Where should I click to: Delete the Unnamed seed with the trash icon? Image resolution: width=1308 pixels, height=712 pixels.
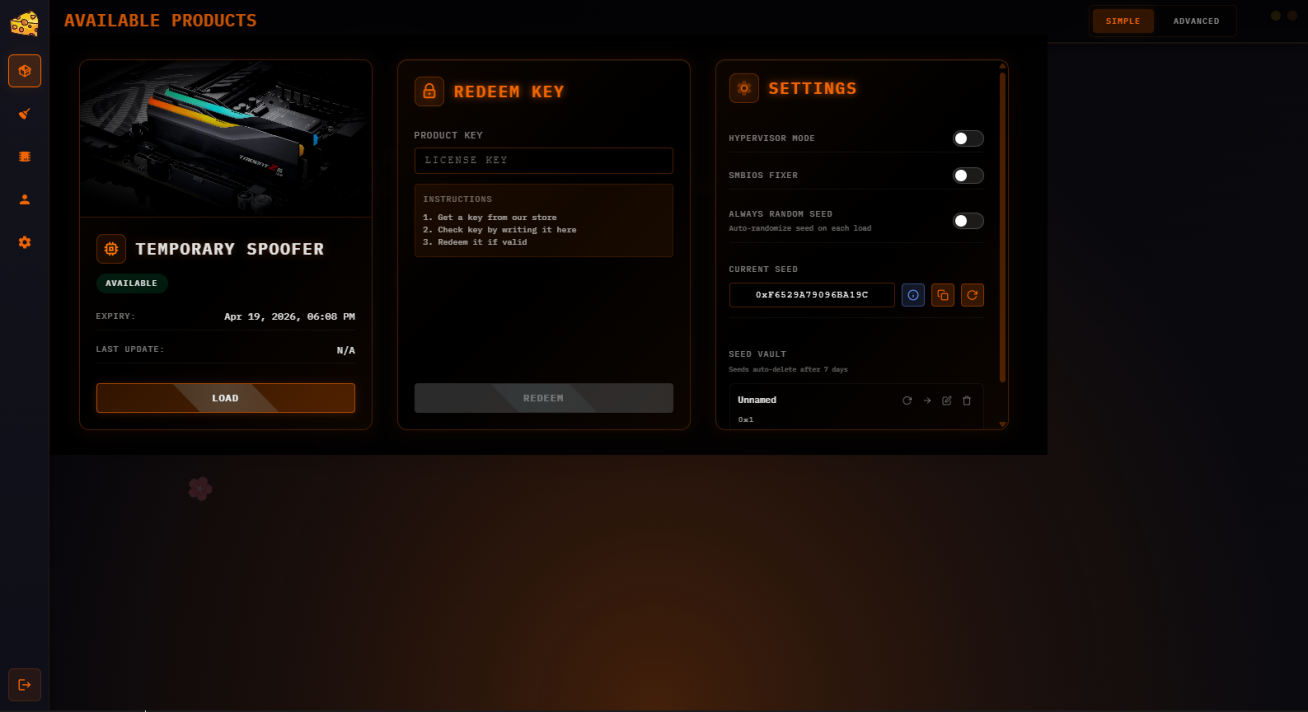(x=966, y=400)
